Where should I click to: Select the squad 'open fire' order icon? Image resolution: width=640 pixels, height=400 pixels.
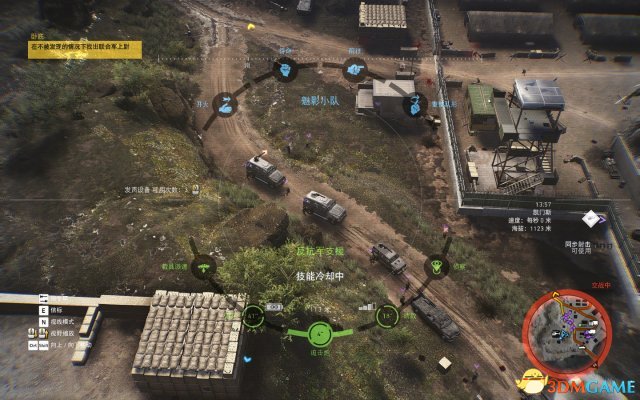(x=226, y=103)
